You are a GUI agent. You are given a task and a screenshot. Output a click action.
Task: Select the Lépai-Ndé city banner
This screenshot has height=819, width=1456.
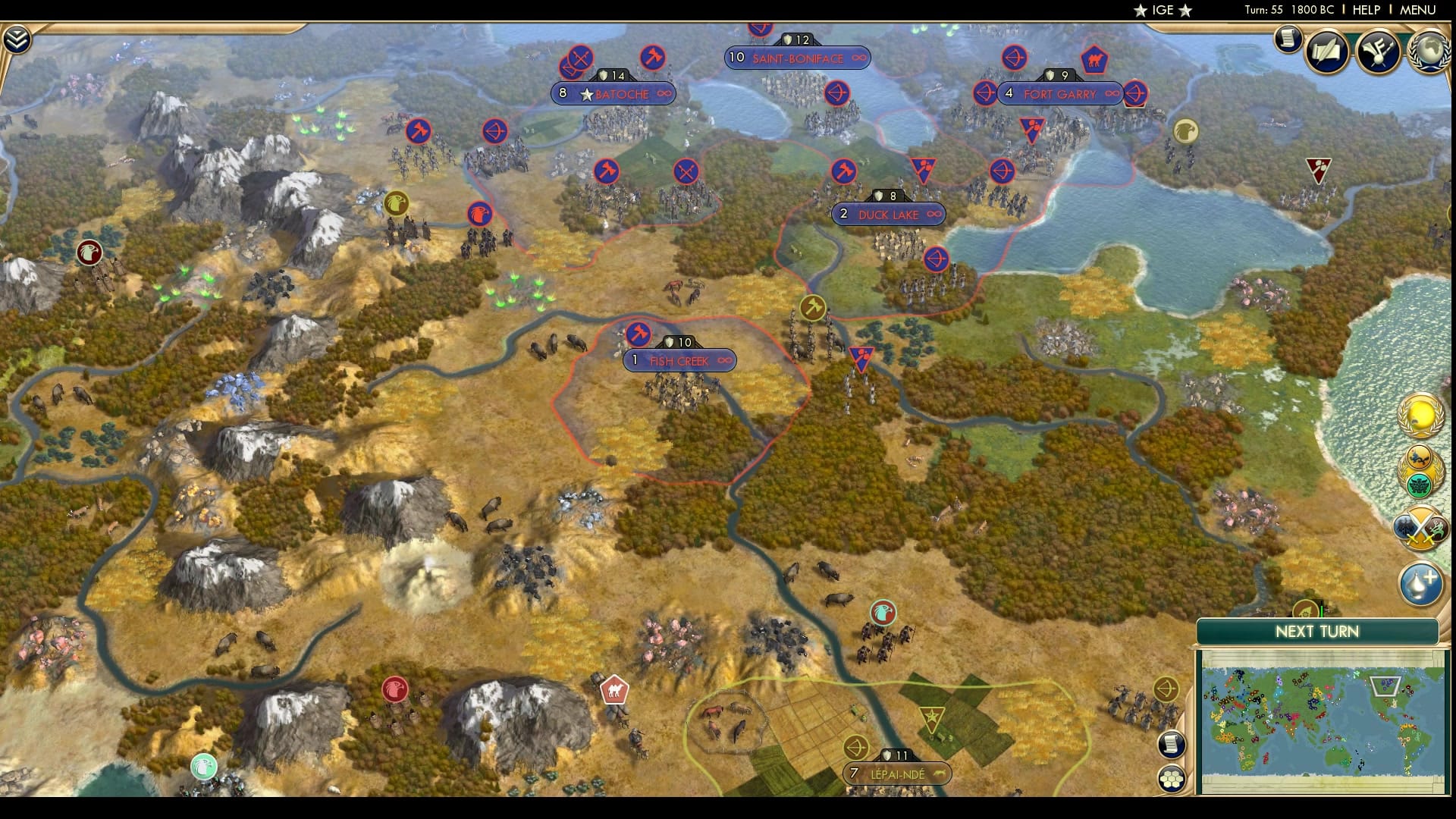click(897, 774)
